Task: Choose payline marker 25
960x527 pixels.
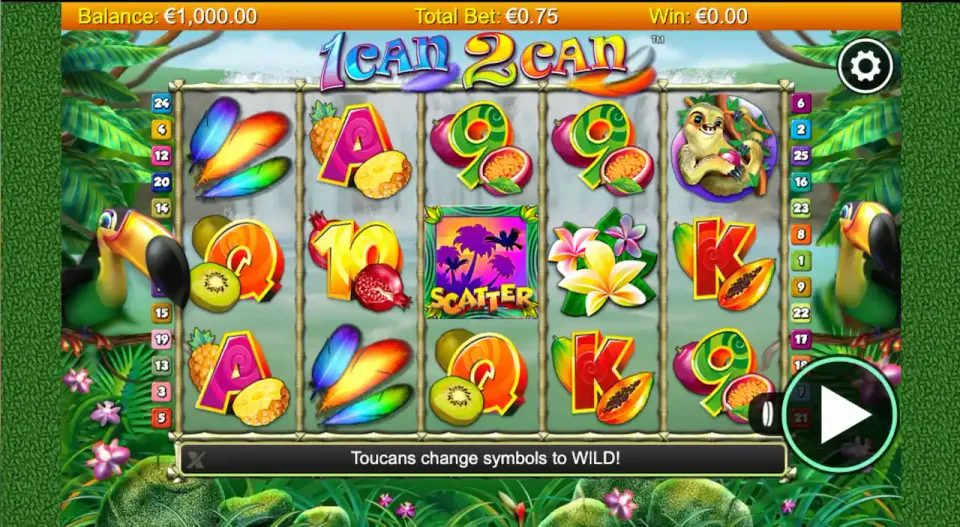Action: pos(800,155)
